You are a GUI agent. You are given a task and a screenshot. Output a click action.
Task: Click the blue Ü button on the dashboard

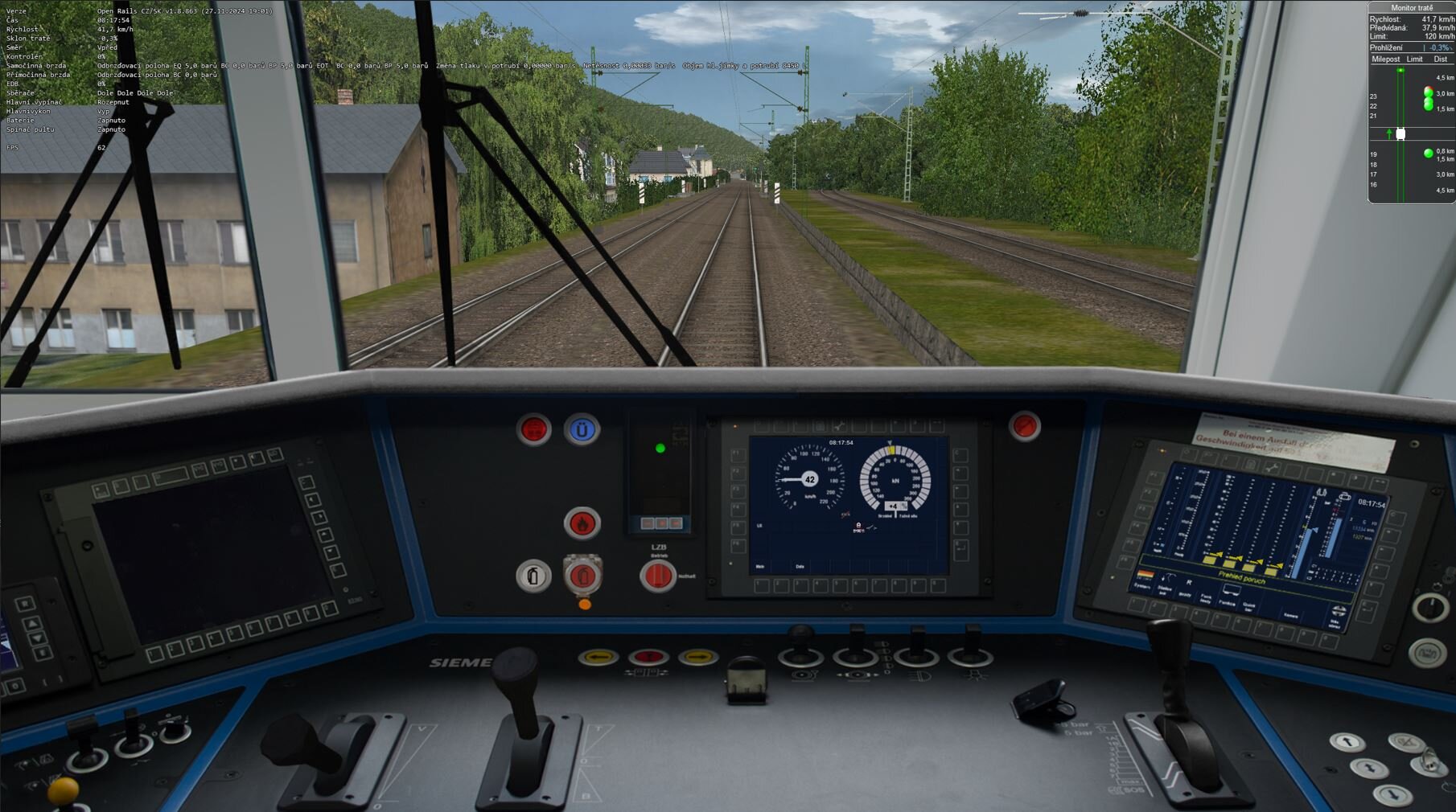tap(582, 430)
